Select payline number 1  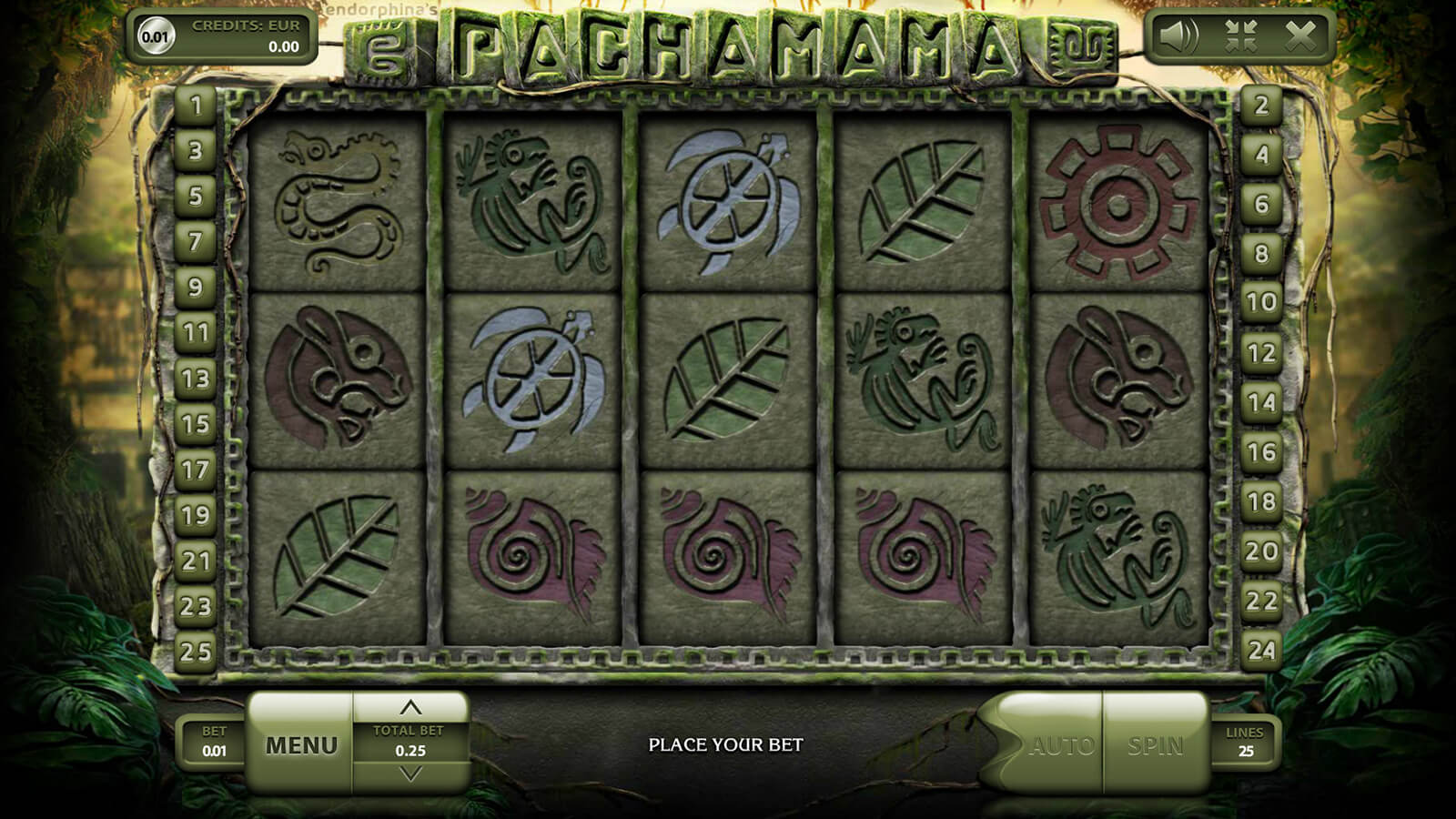click(196, 106)
